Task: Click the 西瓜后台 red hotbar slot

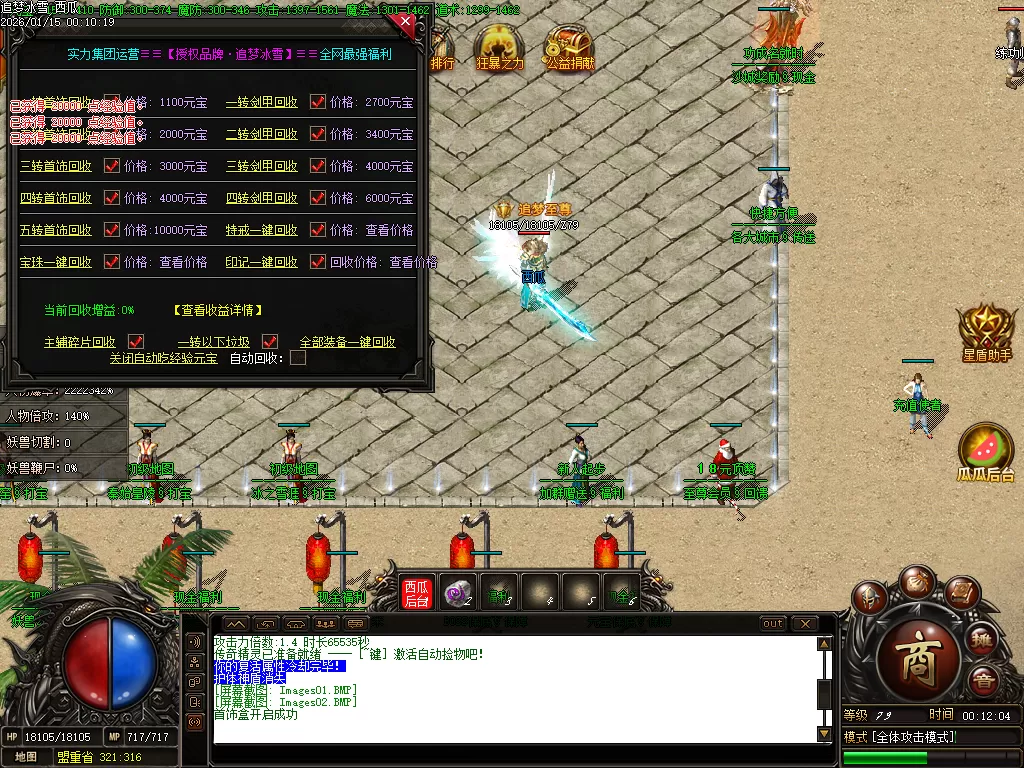Action: (x=416, y=592)
